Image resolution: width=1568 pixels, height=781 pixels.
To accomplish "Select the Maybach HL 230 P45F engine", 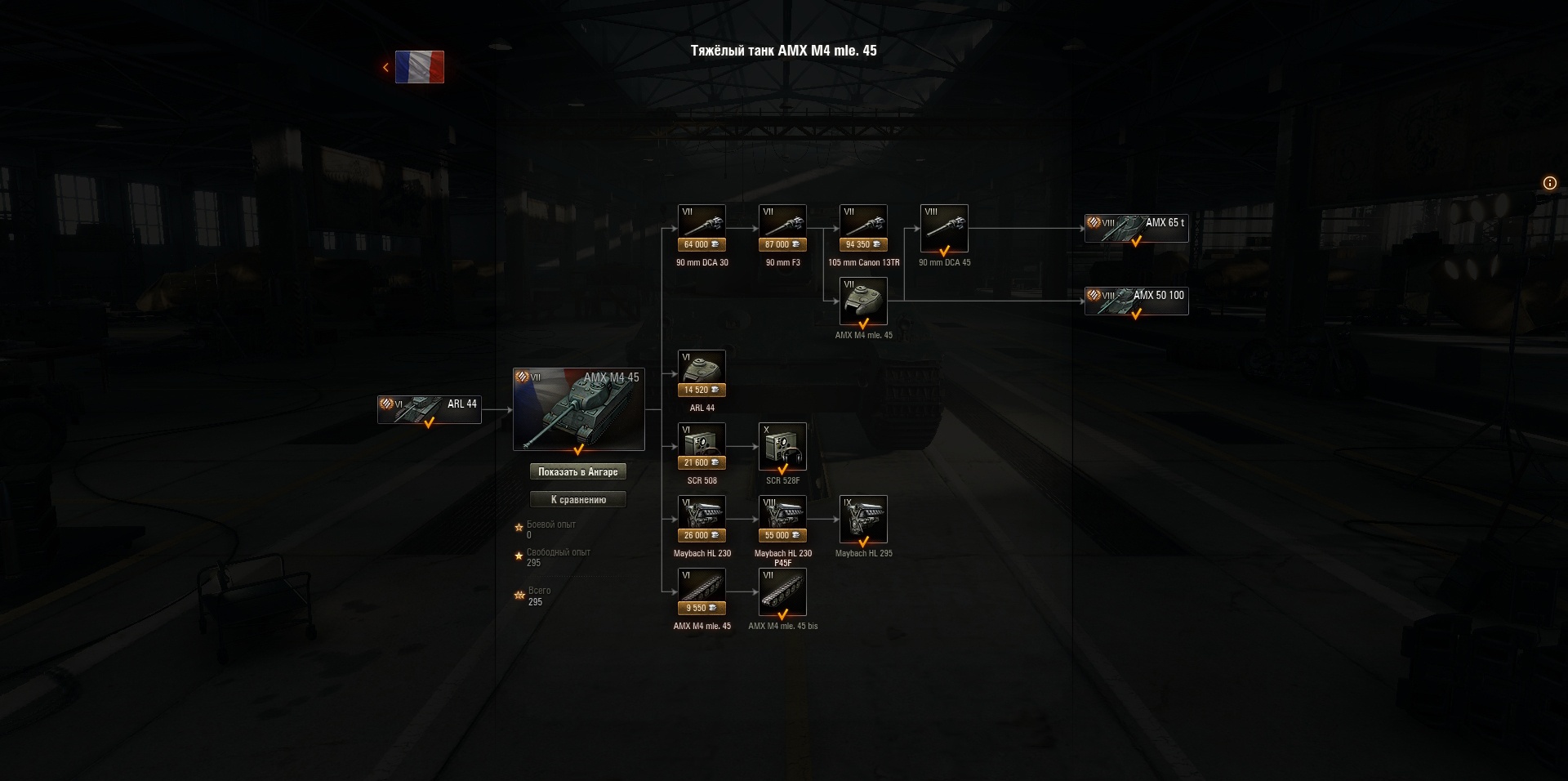I will (782, 517).
